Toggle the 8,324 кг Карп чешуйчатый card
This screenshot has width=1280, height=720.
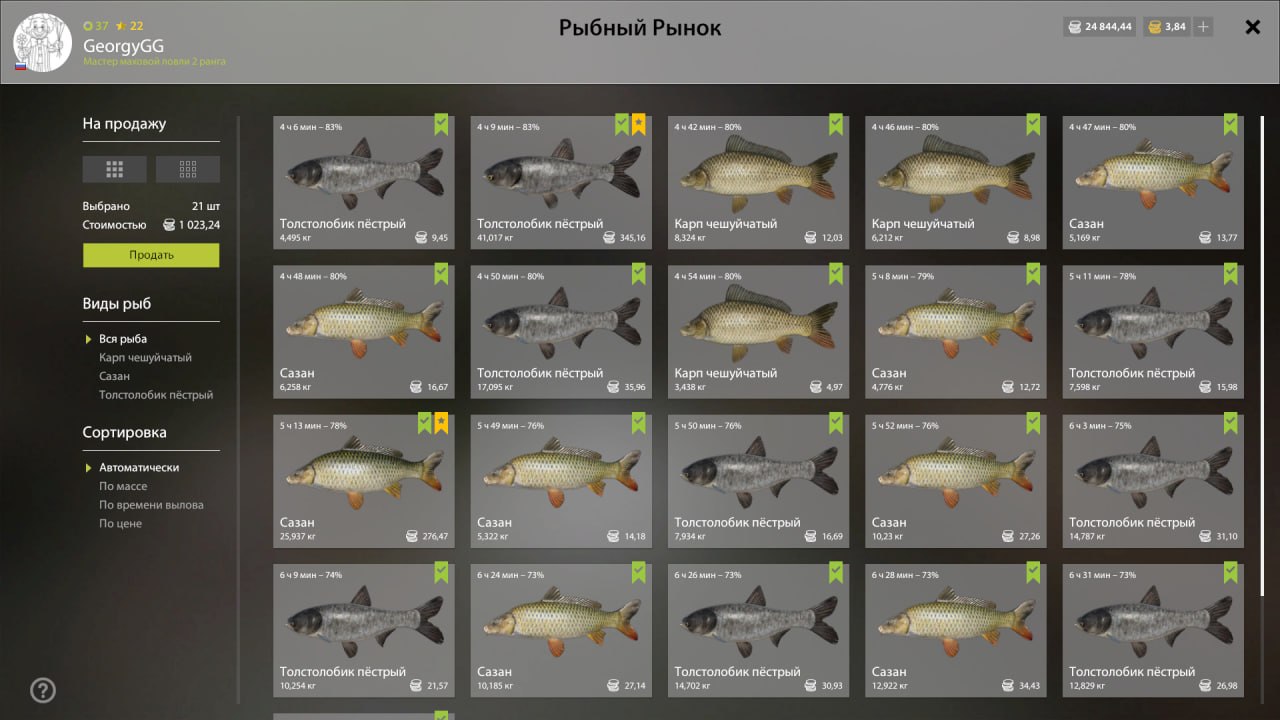point(758,182)
